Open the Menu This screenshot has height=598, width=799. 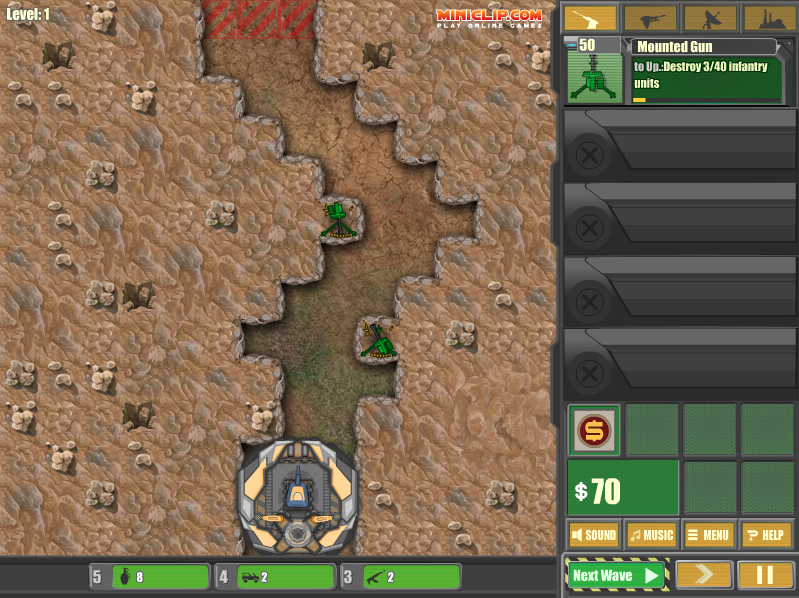tap(709, 535)
